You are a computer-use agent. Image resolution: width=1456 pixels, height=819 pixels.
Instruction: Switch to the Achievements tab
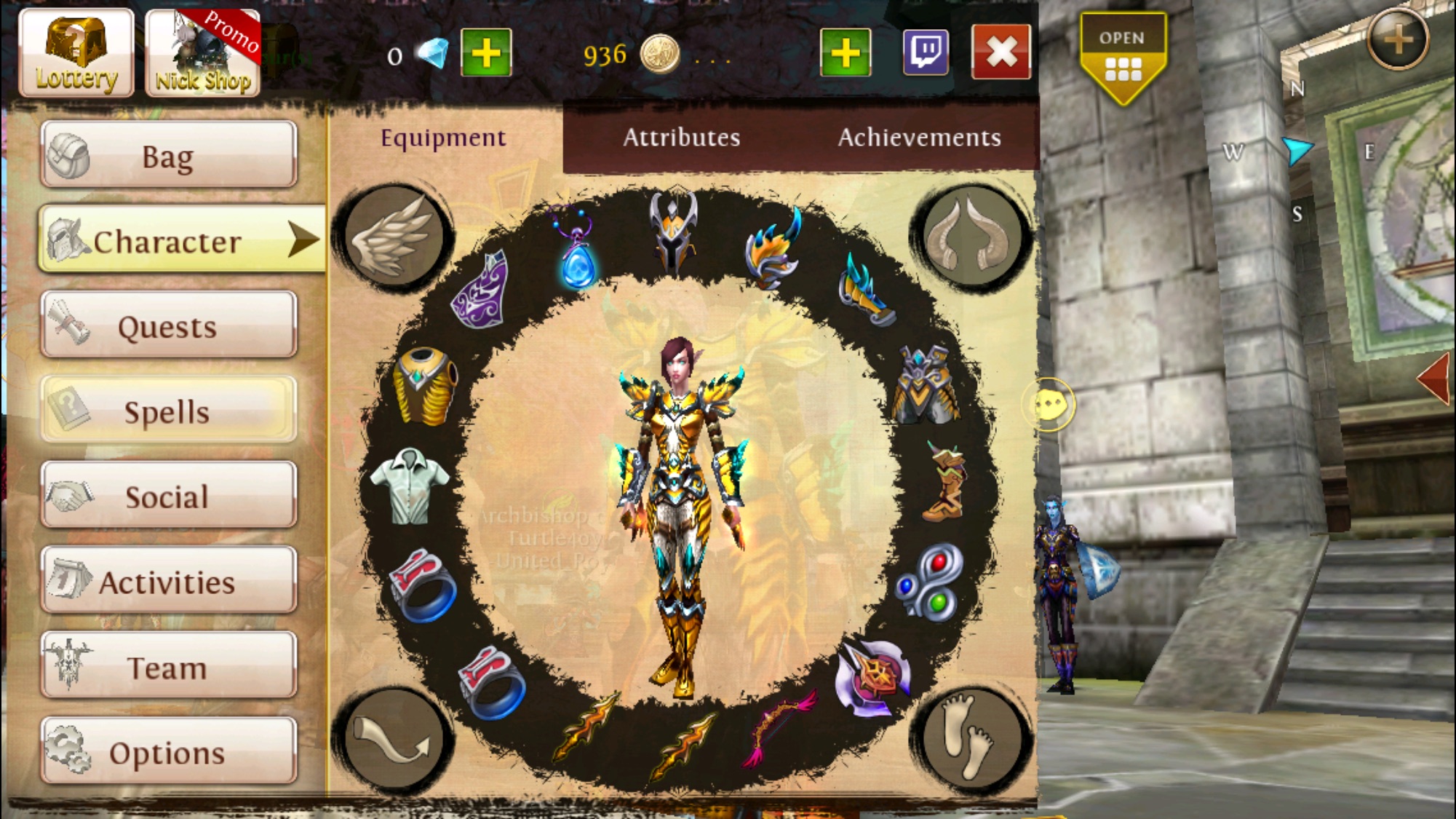919,138
